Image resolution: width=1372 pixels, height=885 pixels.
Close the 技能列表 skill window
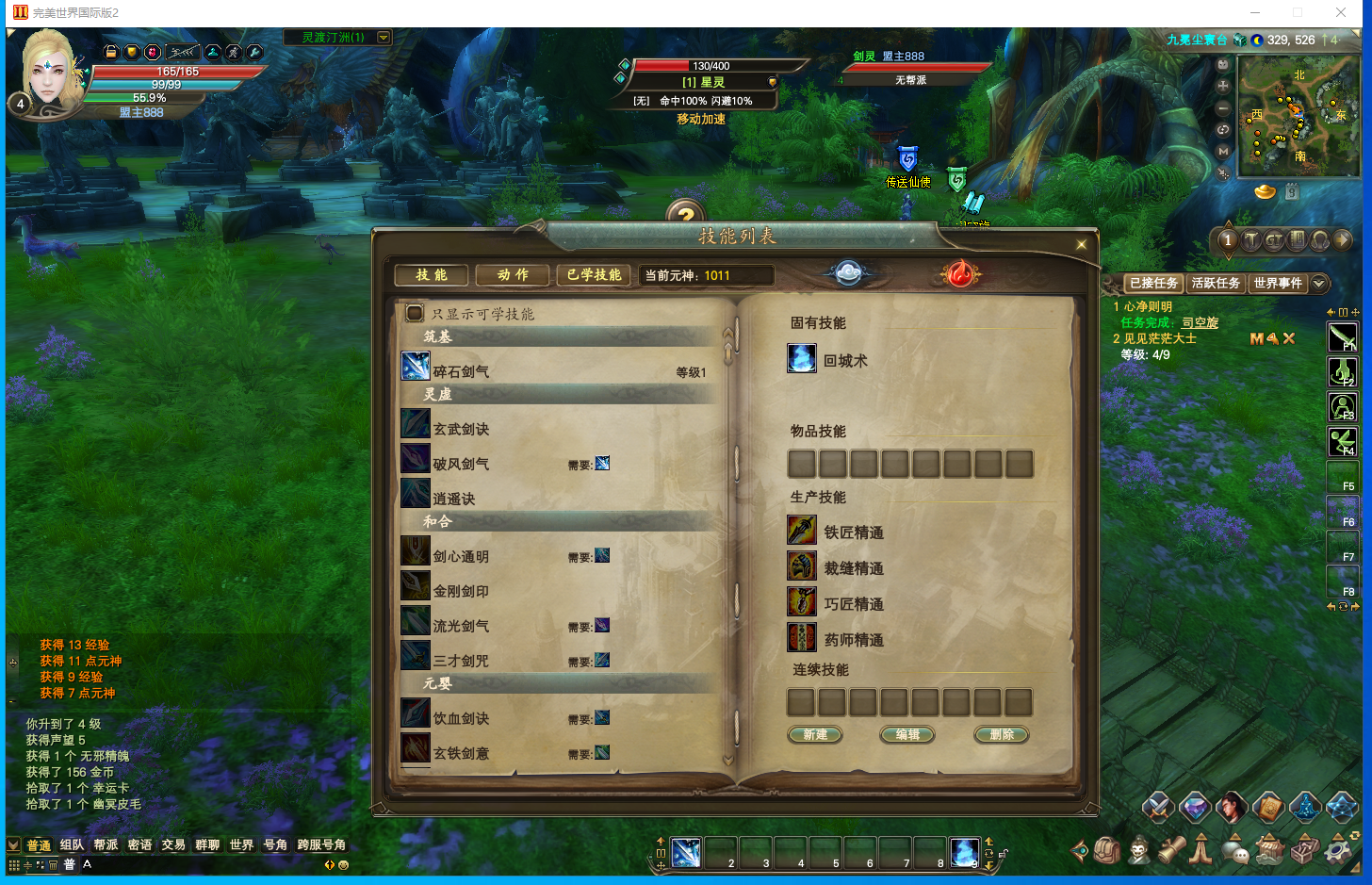tap(1081, 245)
